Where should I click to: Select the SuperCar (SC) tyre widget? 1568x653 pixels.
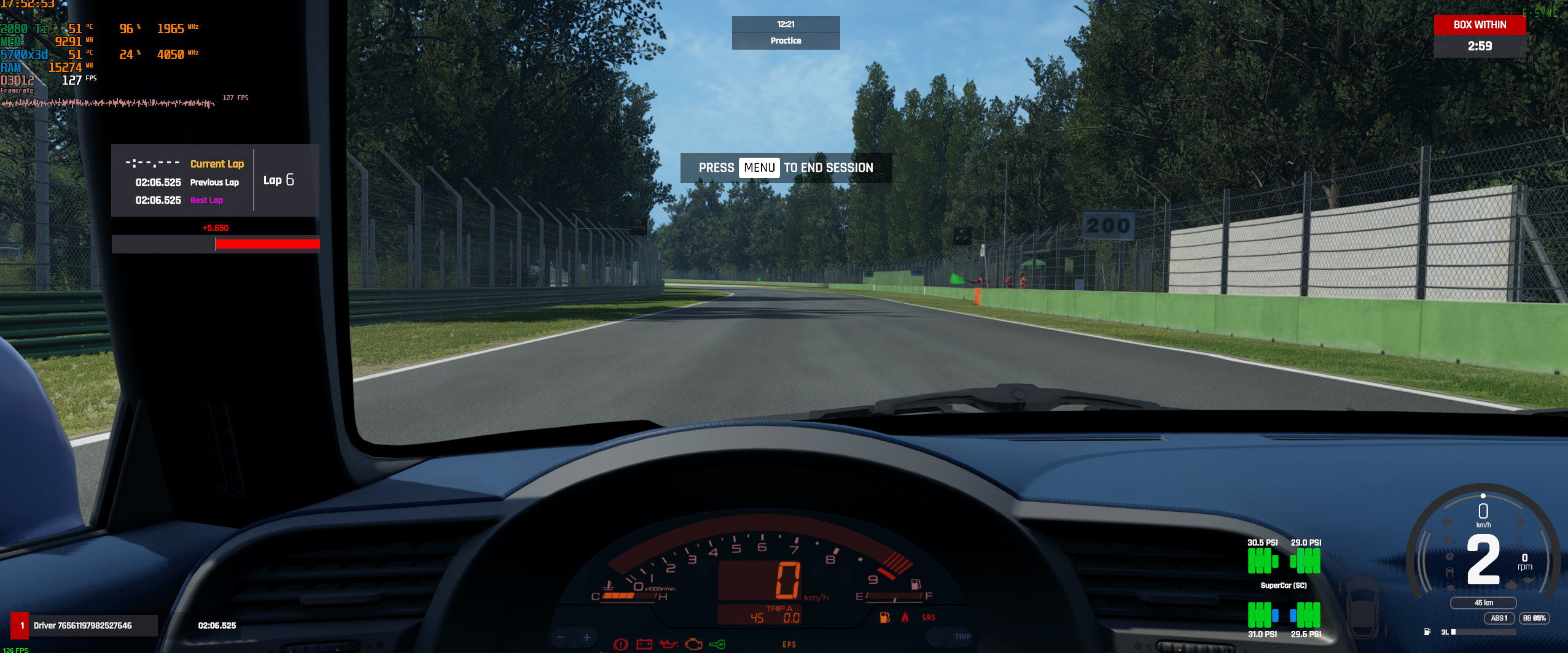[x=1284, y=585]
